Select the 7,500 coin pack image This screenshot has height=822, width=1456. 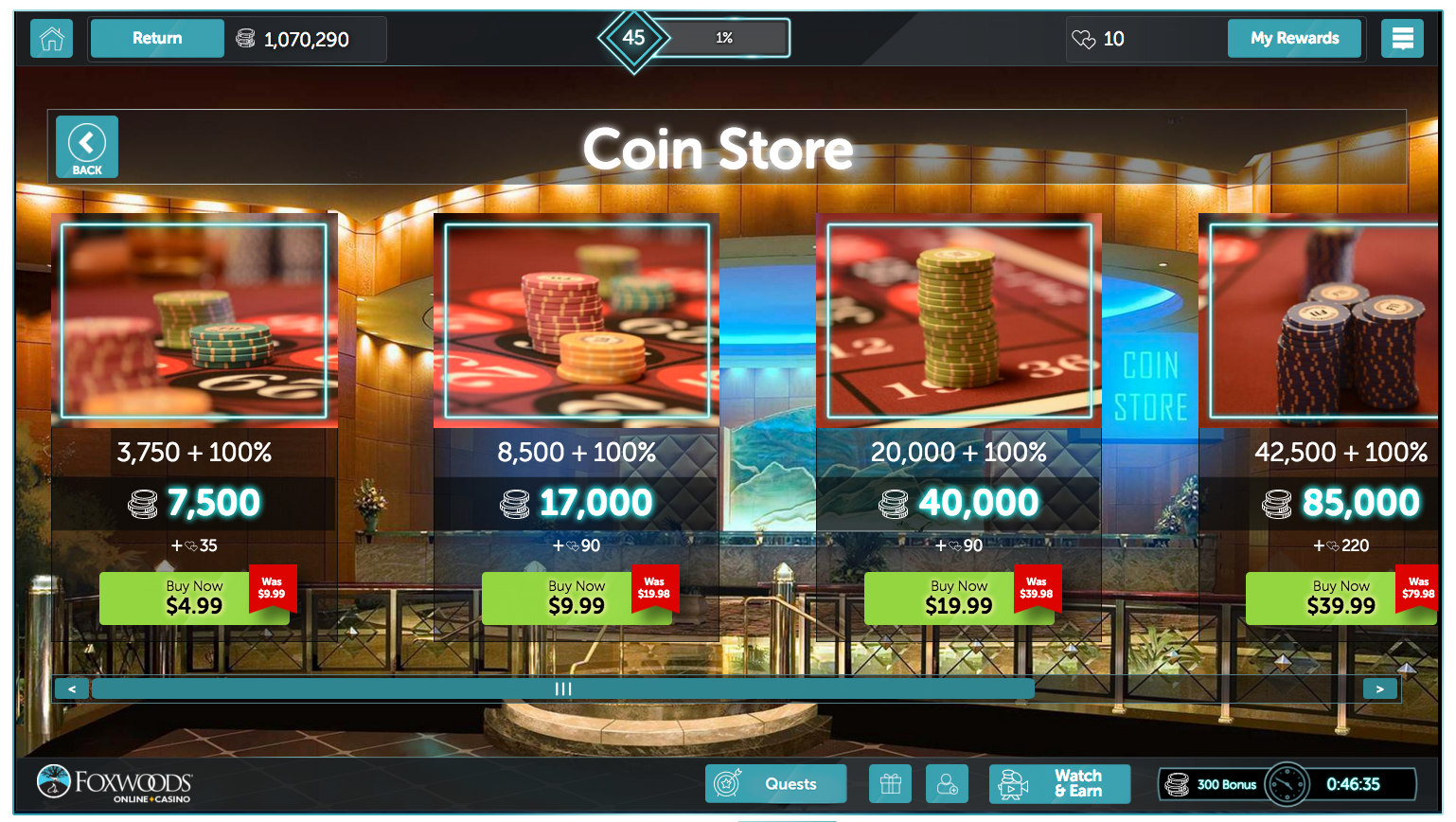pyautogui.click(x=194, y=321)
